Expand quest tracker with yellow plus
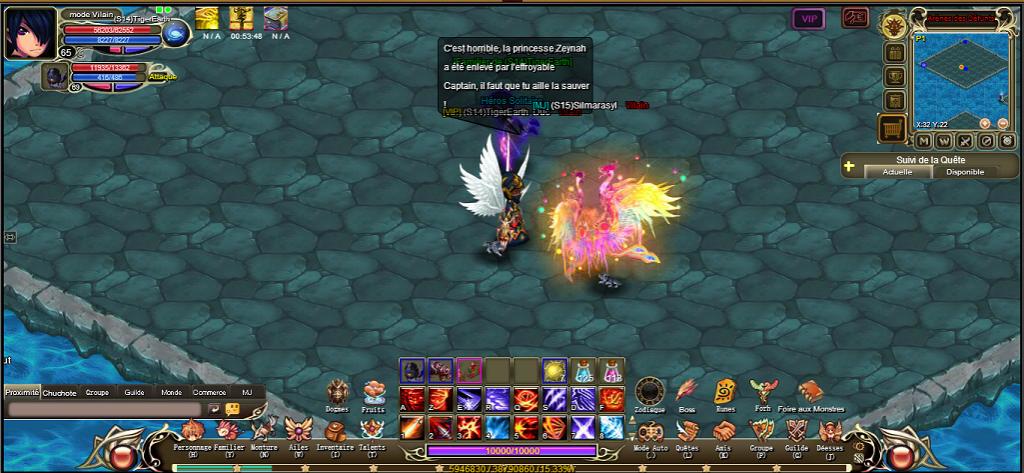This screenshot has height=473, width=1024. pyautogui.click(x=849, y=166)
